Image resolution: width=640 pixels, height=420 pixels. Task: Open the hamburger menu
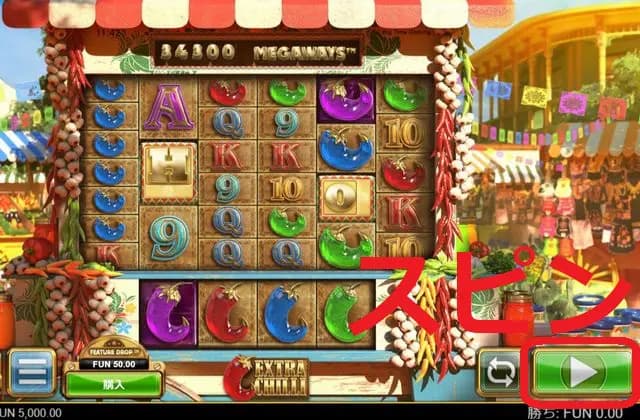click(32, 372)
